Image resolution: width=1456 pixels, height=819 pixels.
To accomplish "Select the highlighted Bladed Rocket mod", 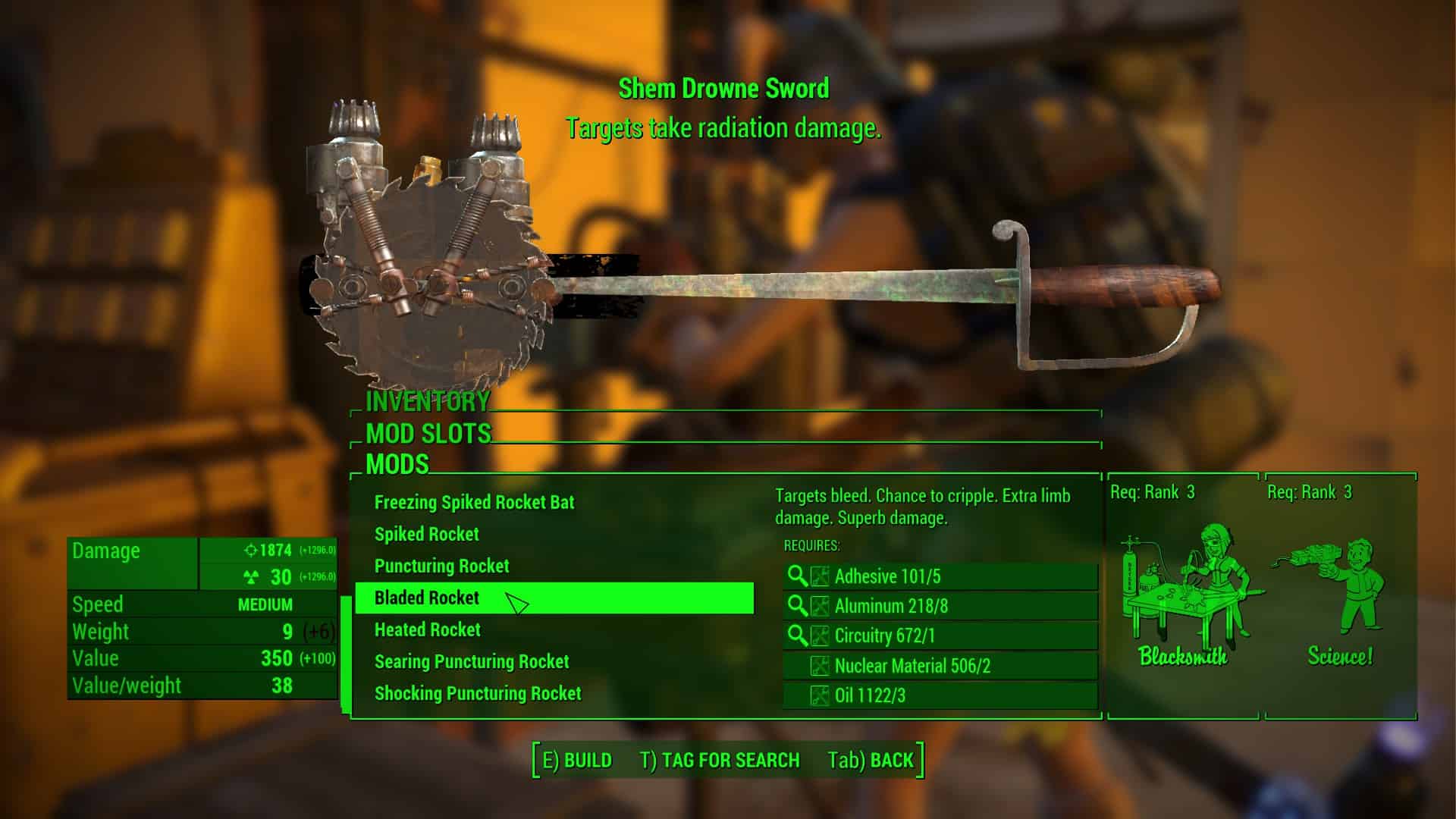I will click(427, 598).
